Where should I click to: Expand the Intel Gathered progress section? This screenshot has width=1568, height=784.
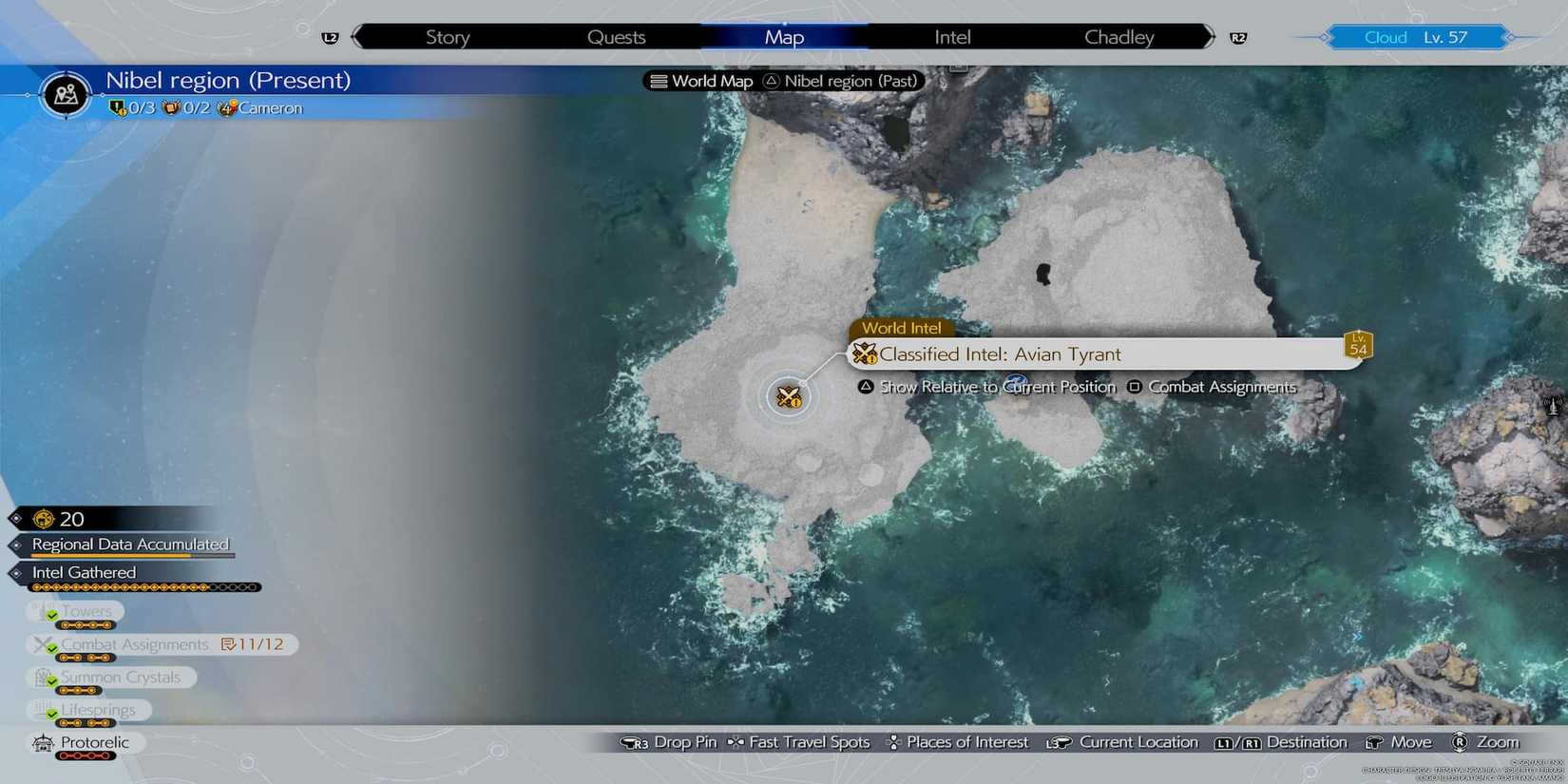click(x=83, y=572)
